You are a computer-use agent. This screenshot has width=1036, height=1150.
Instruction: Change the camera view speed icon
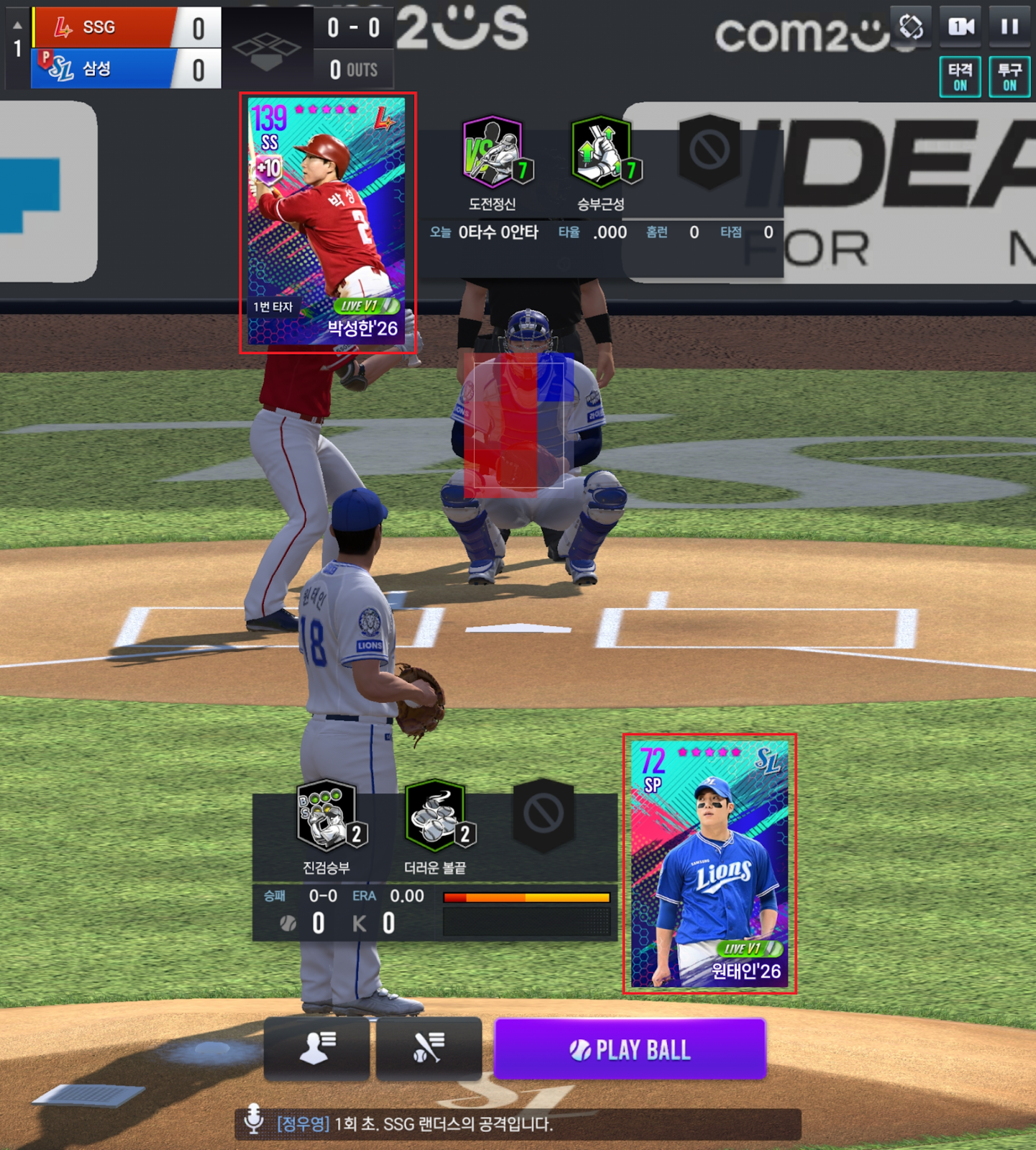pyautogui.click(x=961, y=27)
